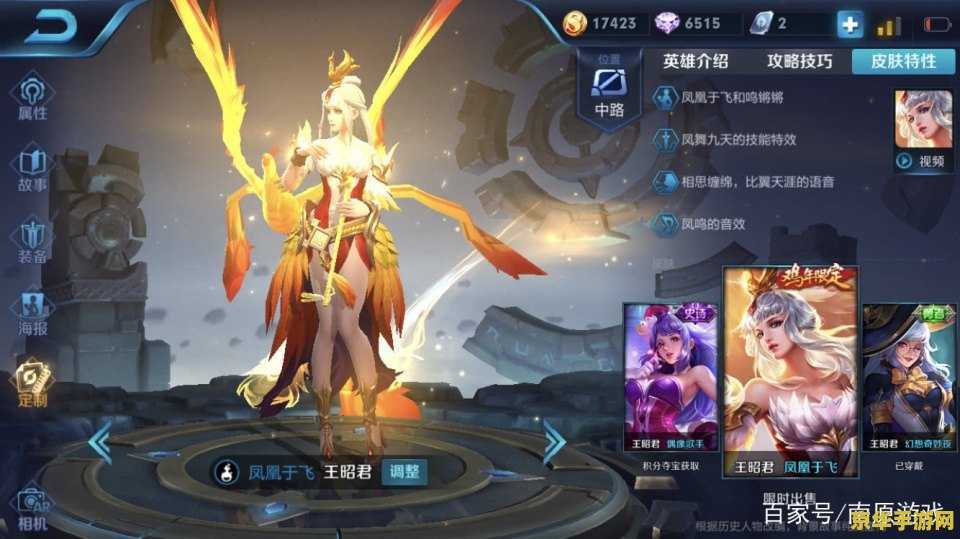This screenshot has height=539, width=960.
Task: Open the 海报 poster section
Action: point(31,313)
